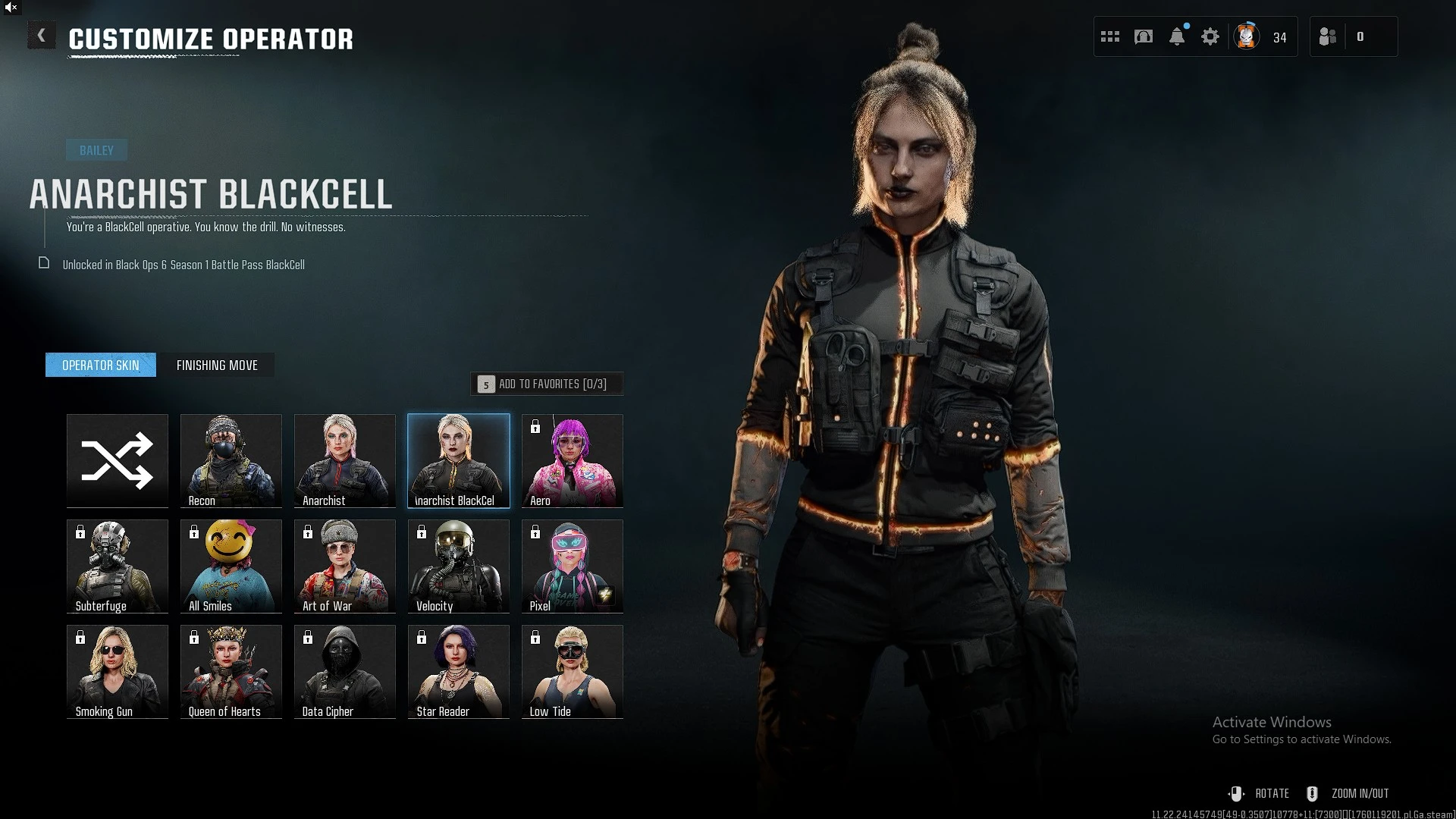The width and height of the screenshot is (1456, 819).
Task: Switch to the Finishing Move tab
Action: 217,366
